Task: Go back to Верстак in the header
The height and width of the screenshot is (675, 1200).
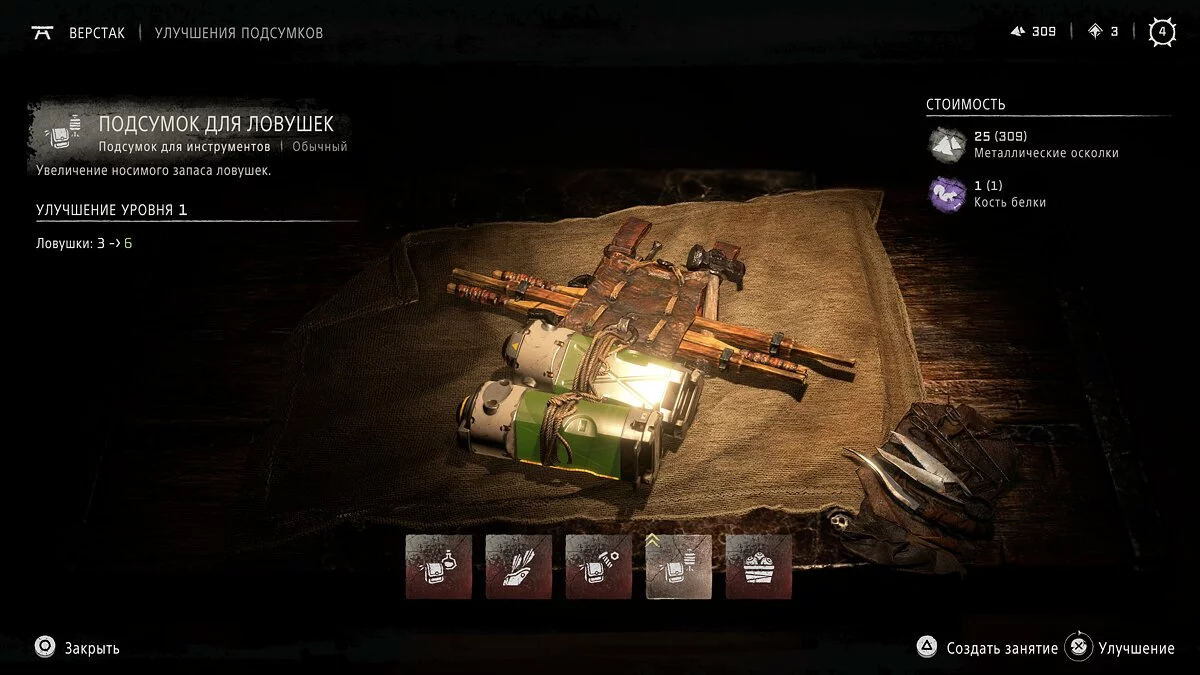Action: point(96,33)
